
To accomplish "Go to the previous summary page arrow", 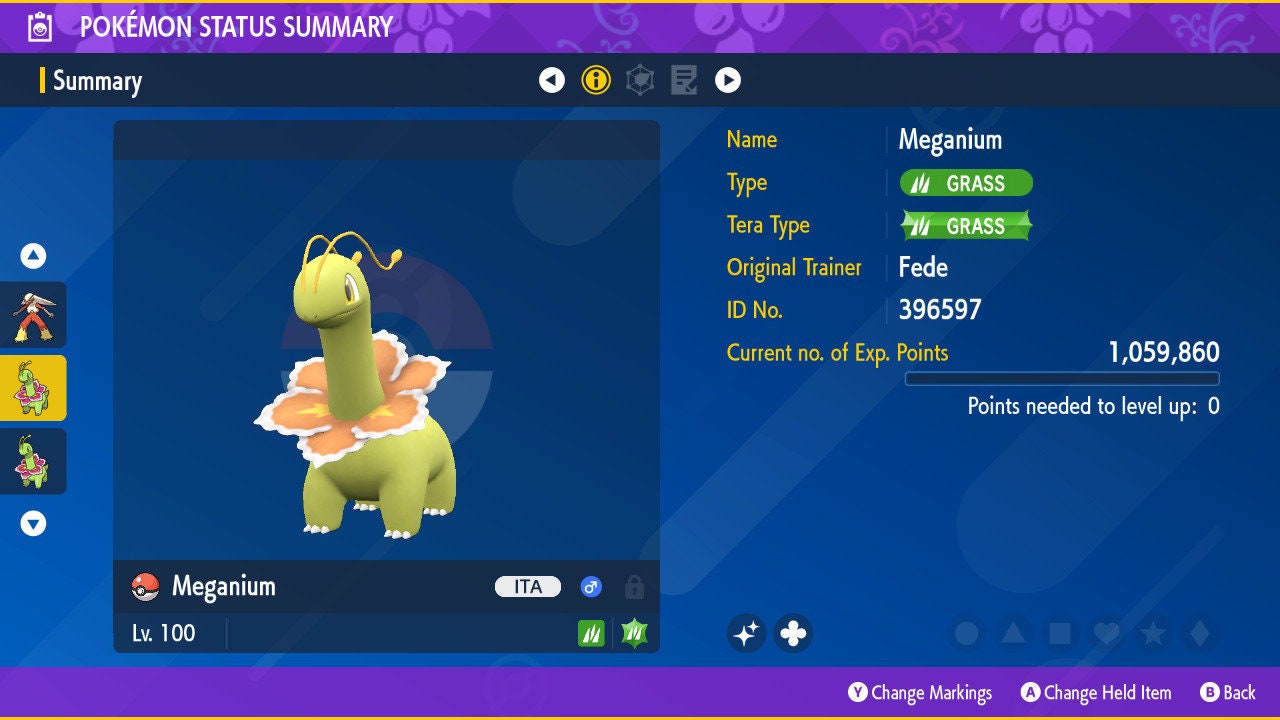I will (552, 80).
